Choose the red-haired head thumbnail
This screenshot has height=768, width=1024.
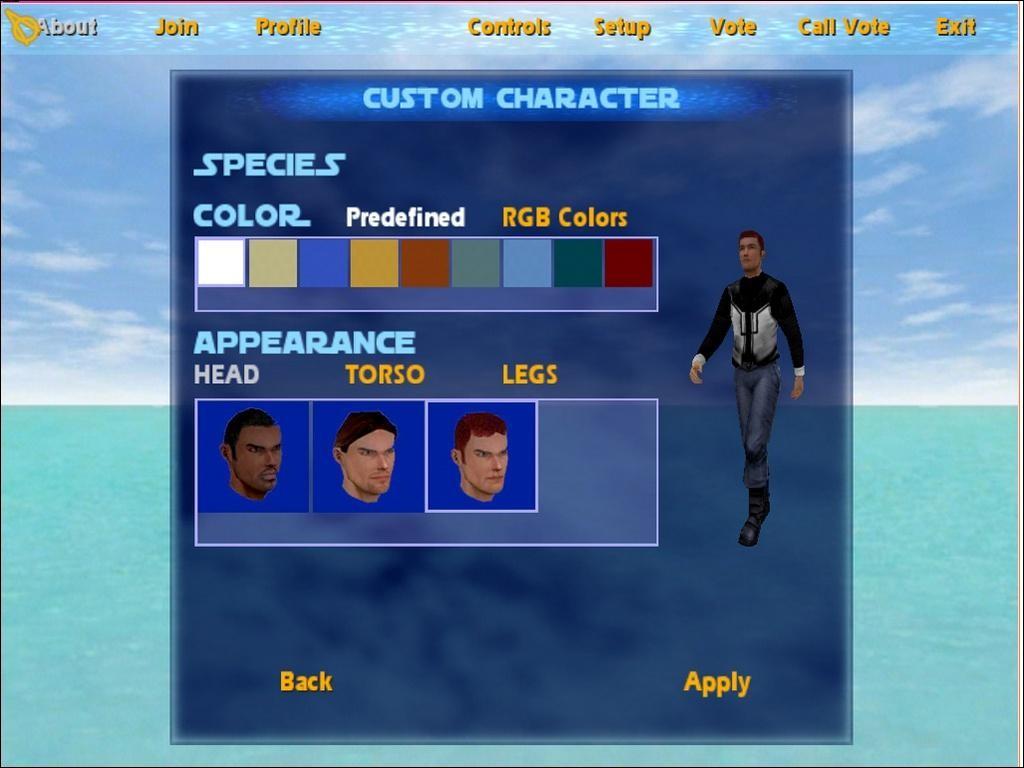point(482,456)
